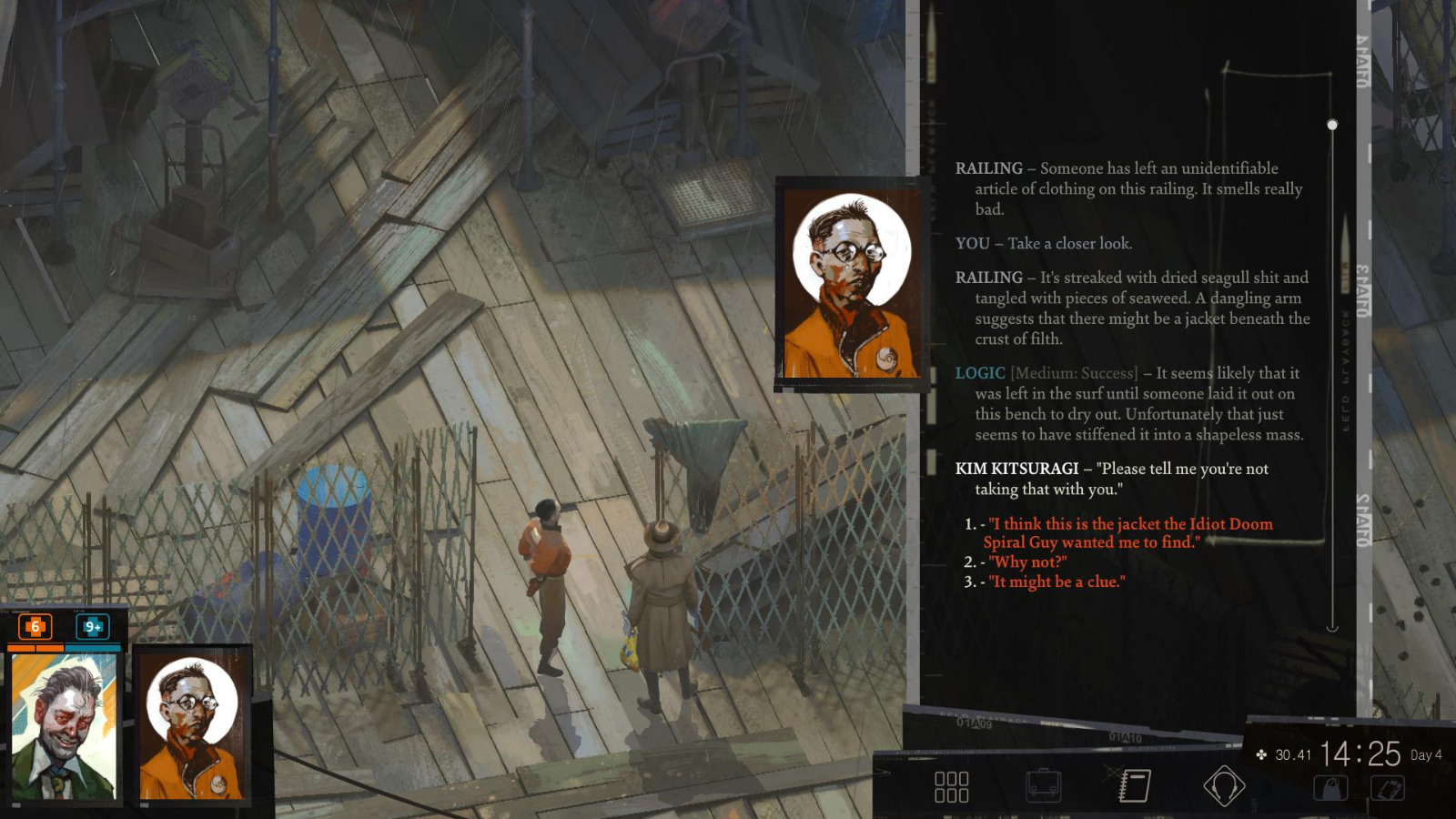
Task: Click Kim's small portrait next to Harry's
Action: tap(193, 728)
